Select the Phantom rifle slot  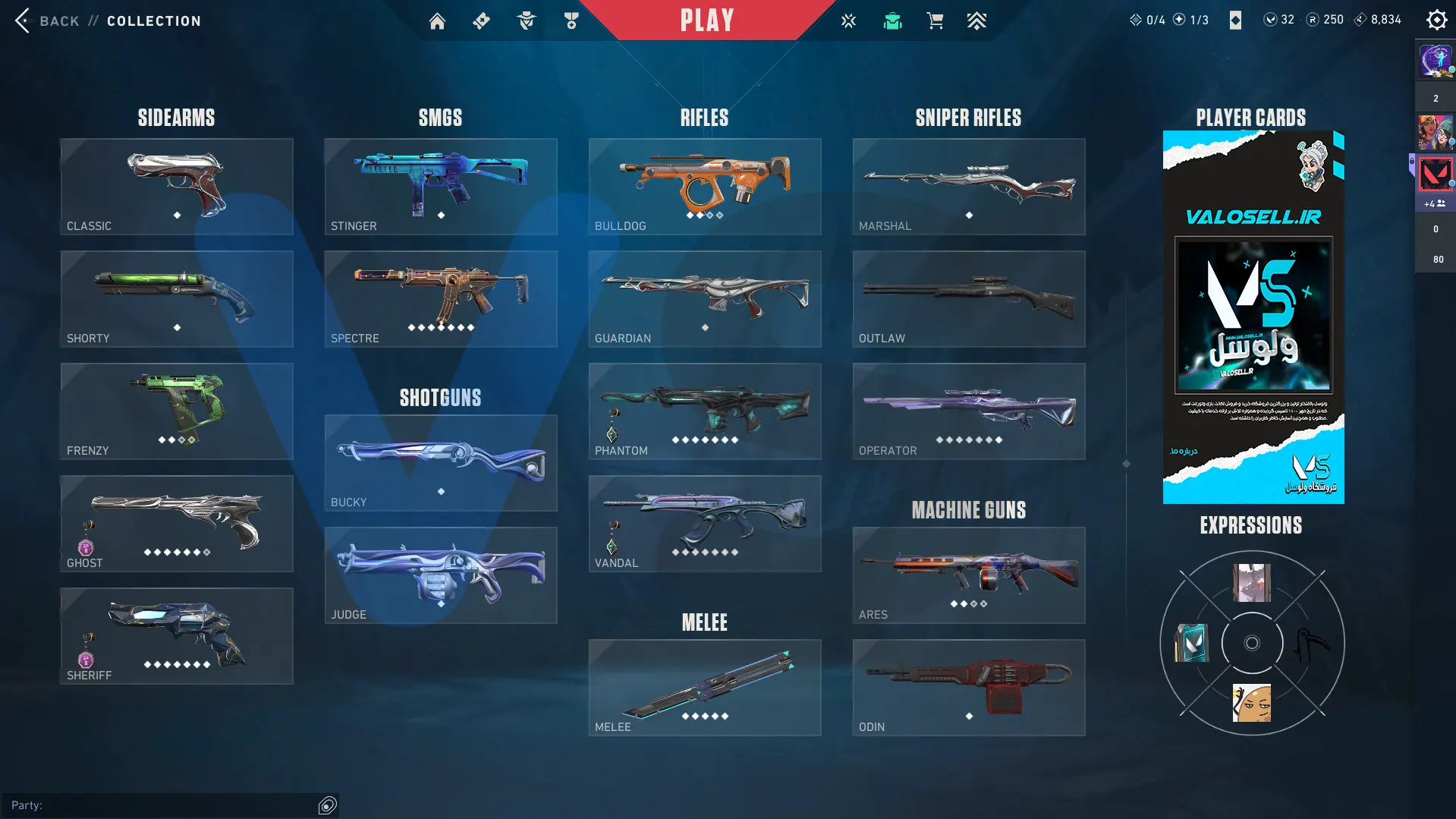tap(705, 411)
